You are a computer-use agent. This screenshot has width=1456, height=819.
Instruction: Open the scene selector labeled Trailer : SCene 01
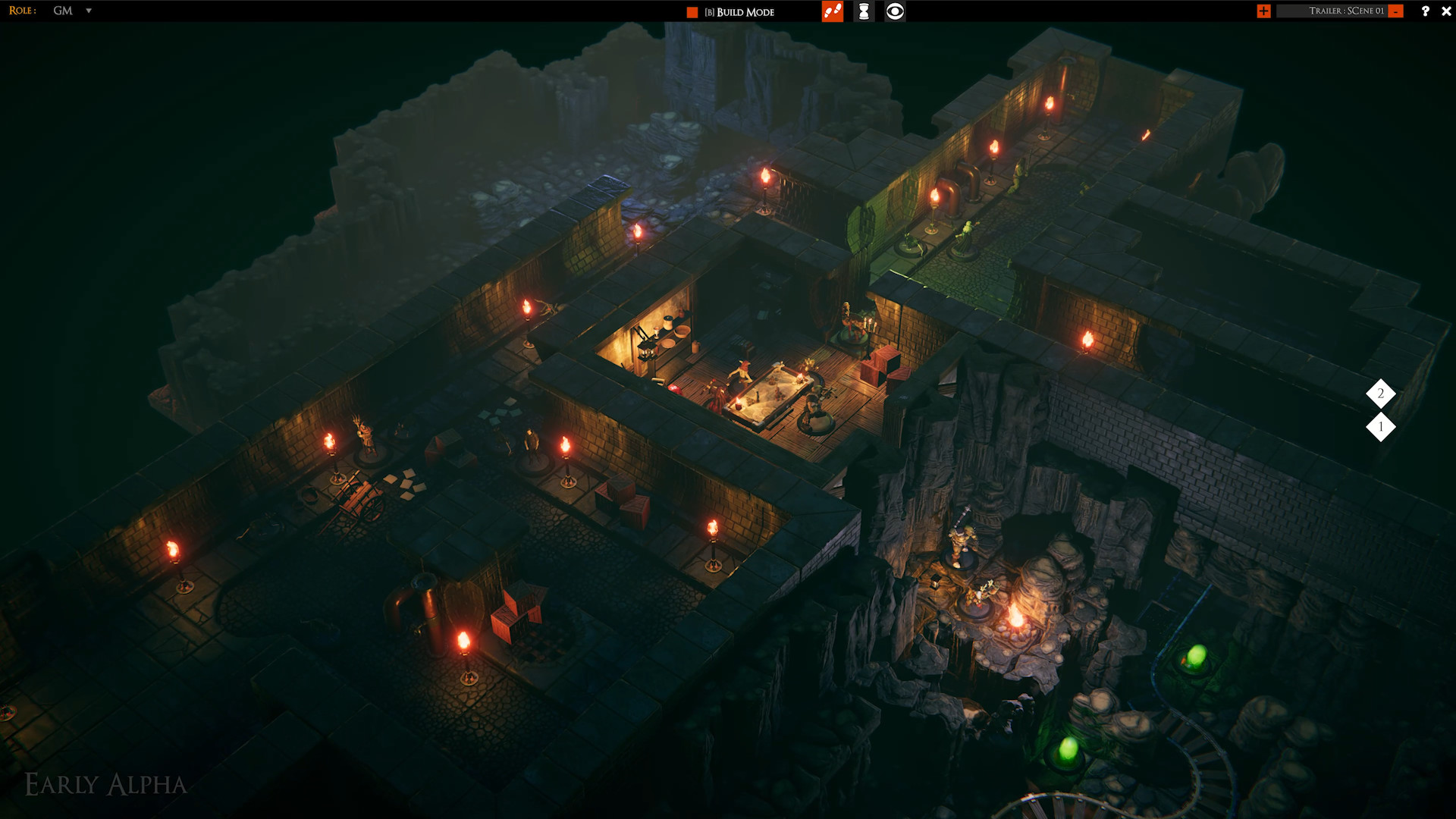1348,11
